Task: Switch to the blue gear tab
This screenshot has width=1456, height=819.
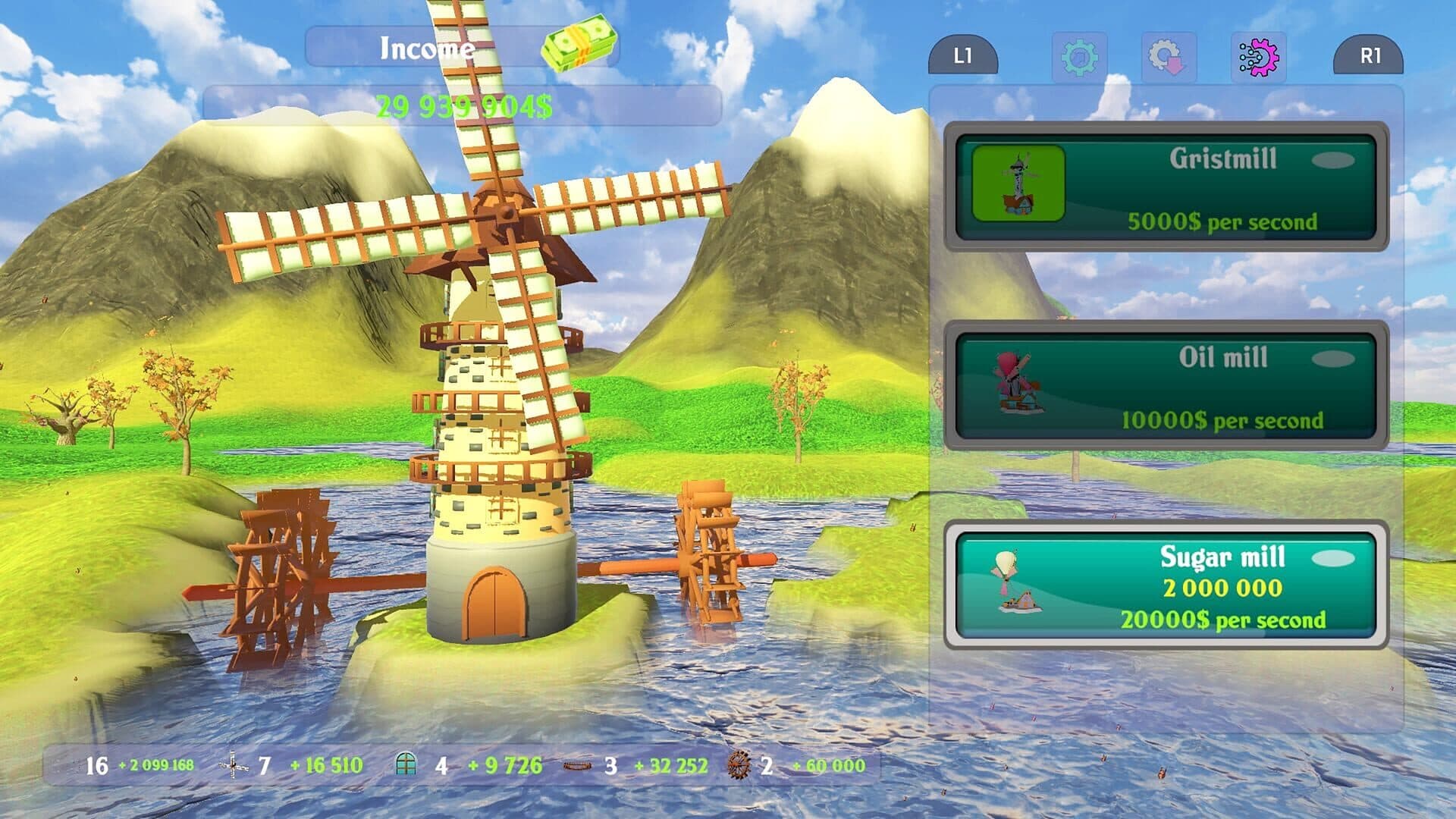Action: (x=1078, y=57)
